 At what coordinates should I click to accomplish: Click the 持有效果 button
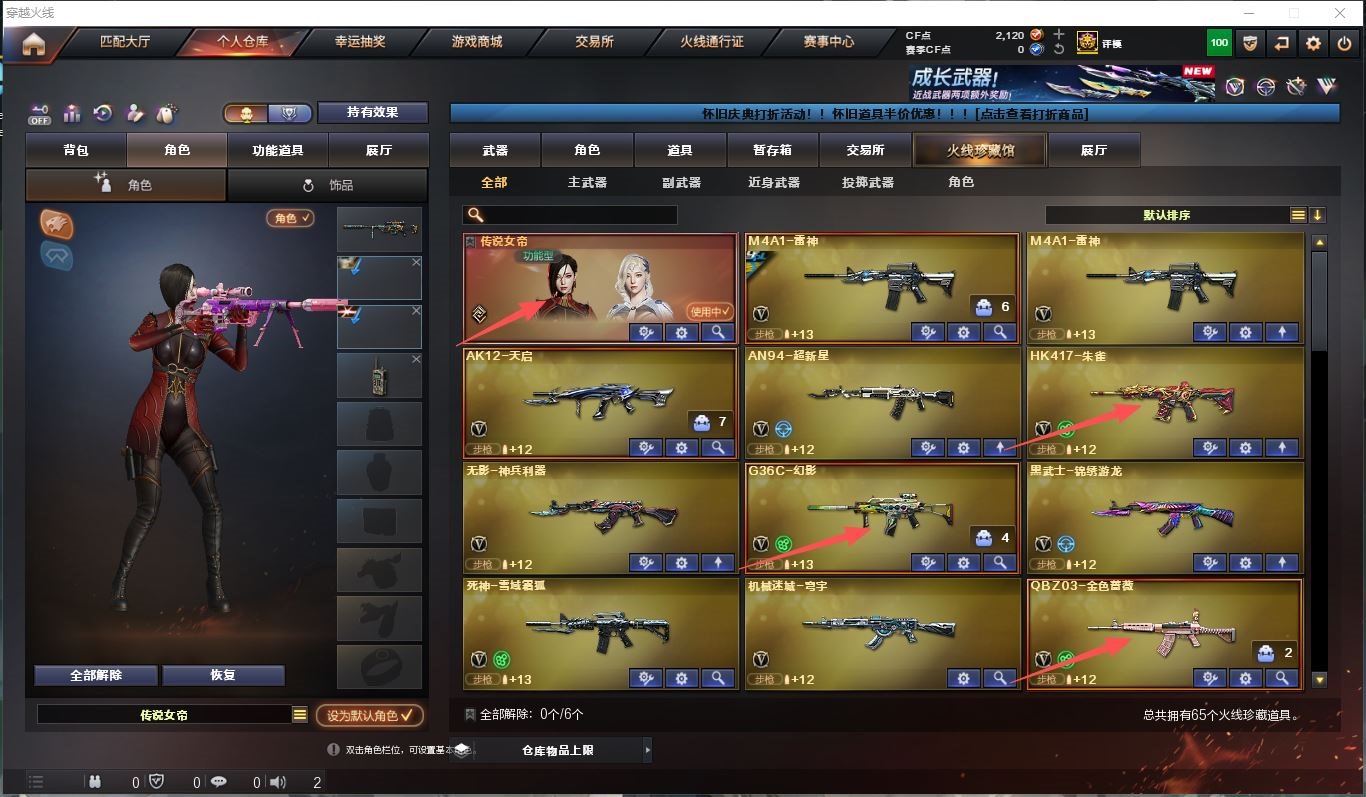click(372, 112)
